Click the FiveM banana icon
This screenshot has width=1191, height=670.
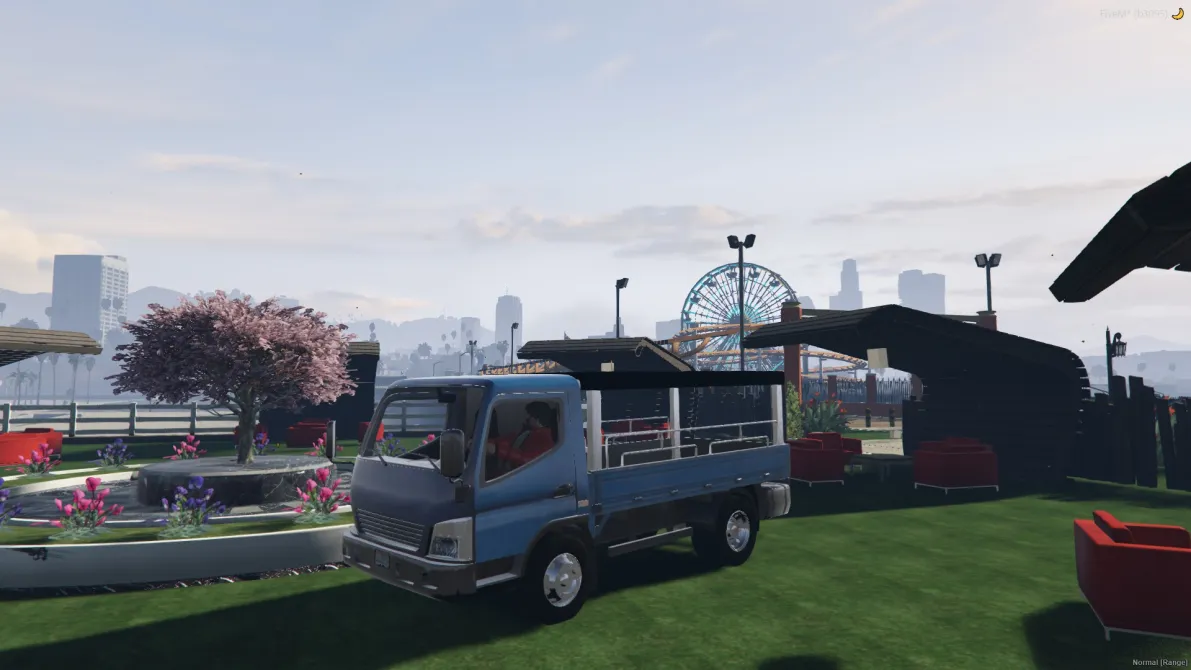click(1176, 14)
